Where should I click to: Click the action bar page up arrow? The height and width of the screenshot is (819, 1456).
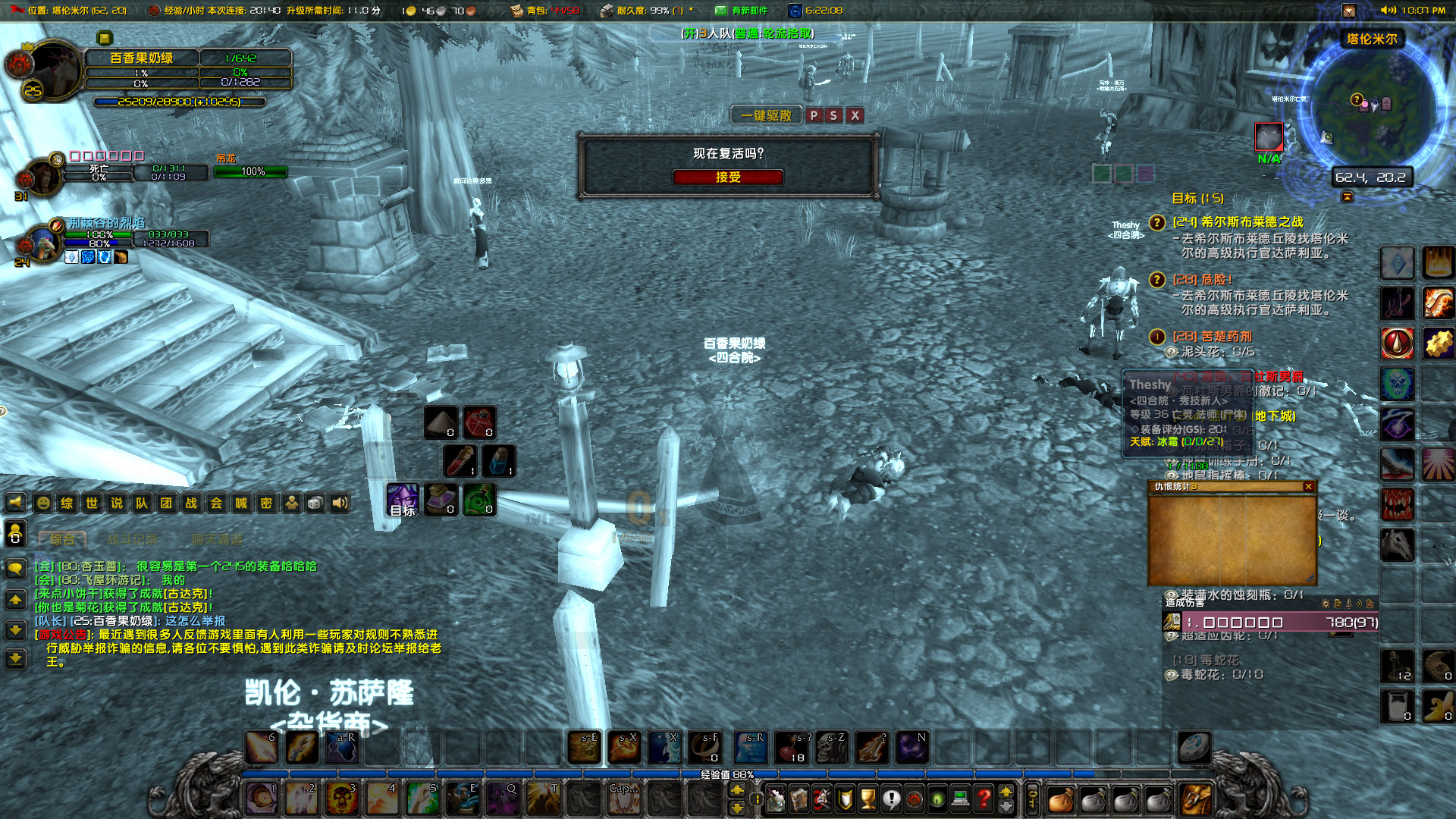pyautogui.click(x=1006, y=792)
